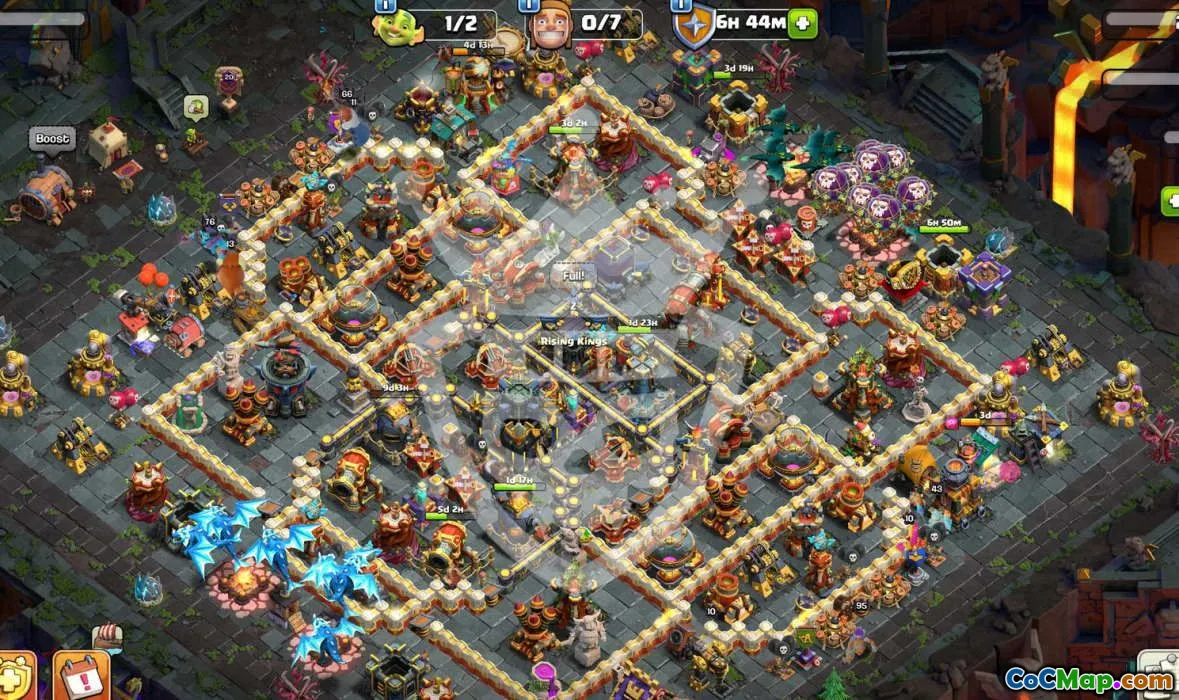The width and height of the screenshot is (1179, 700).
Task: Open the events calendar button
Action: point(79,677)
